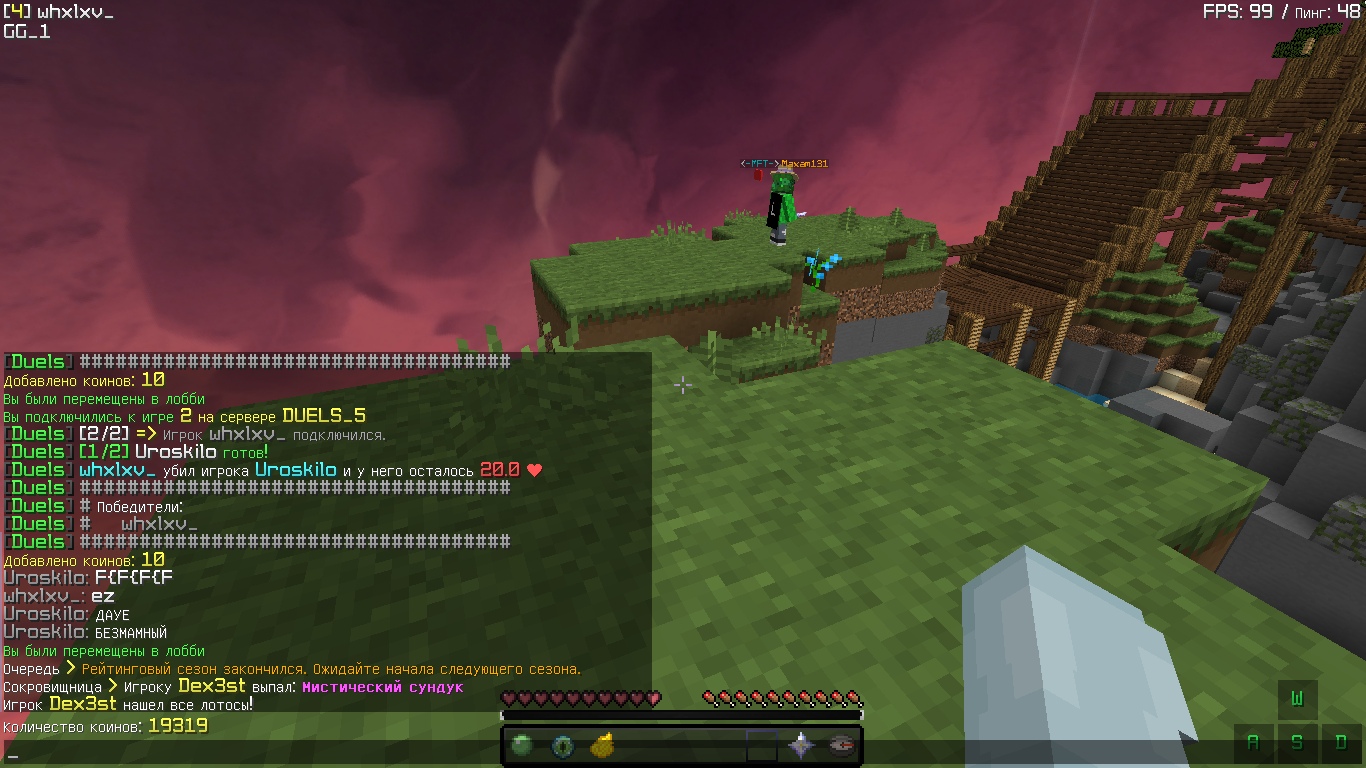Viewport: 1366px width, 768px height.
Task: Click the rightmost drumstick in the hunger bar
Action: (x=856, y=698)
